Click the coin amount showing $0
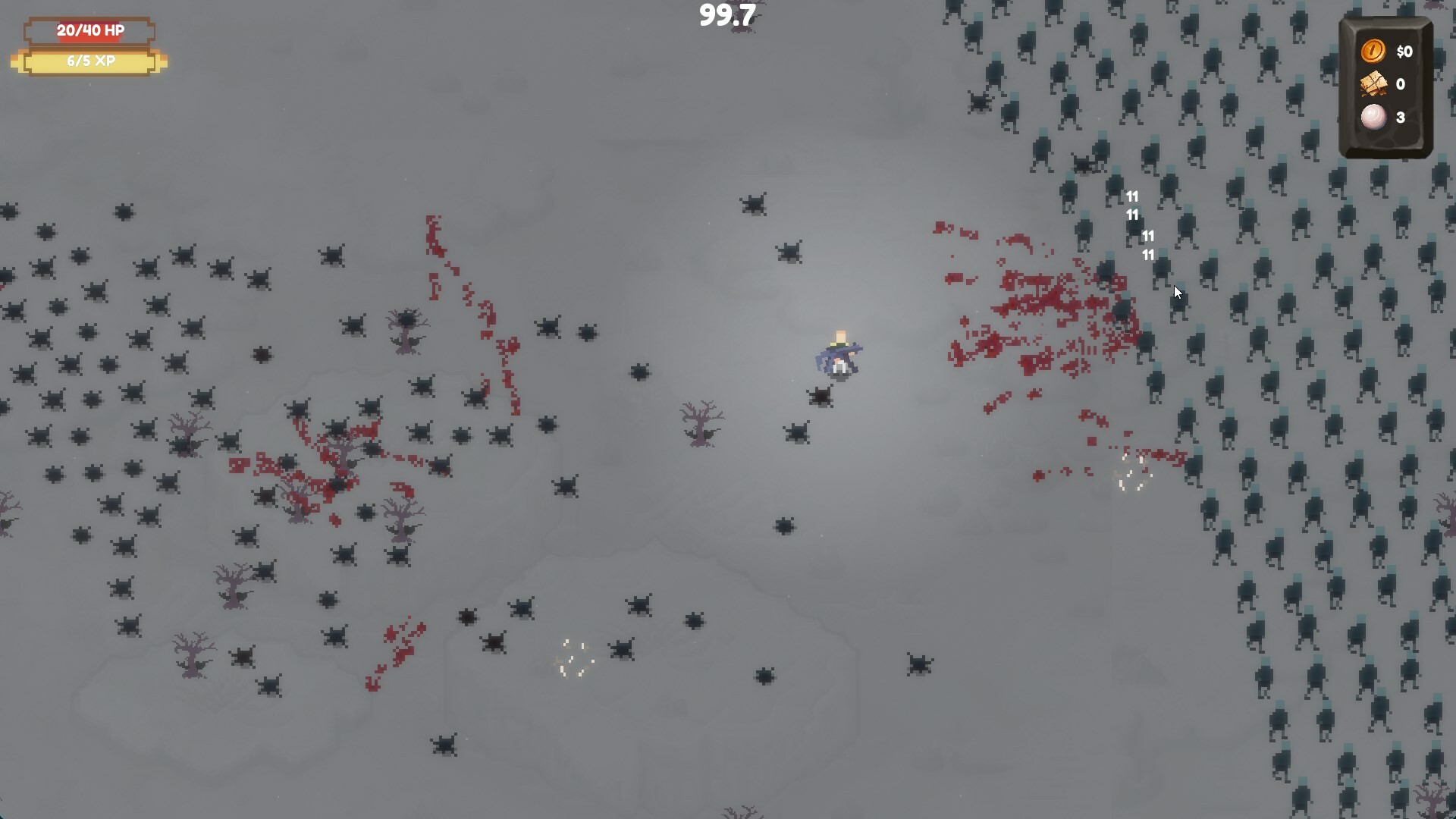This screenshot has height=819, width=1456. (x=1404, y=52)
